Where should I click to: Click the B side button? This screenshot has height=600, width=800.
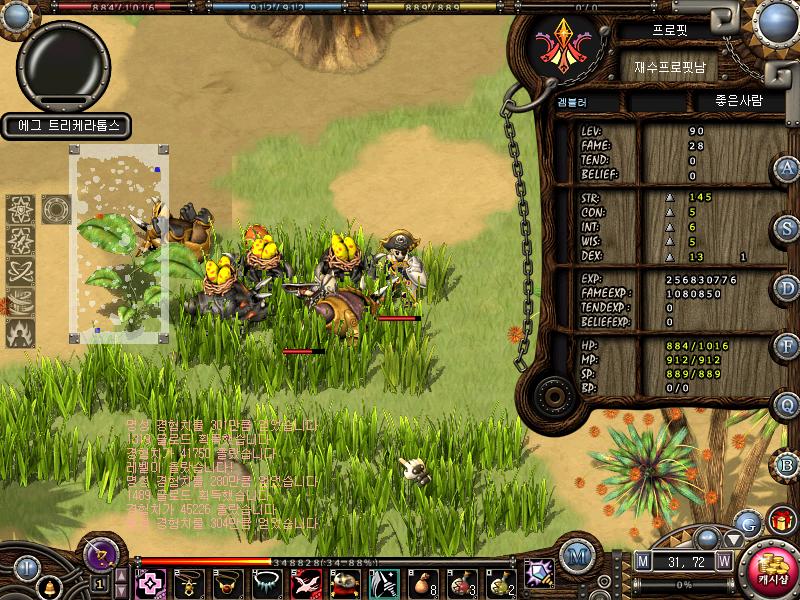[787, 465]
